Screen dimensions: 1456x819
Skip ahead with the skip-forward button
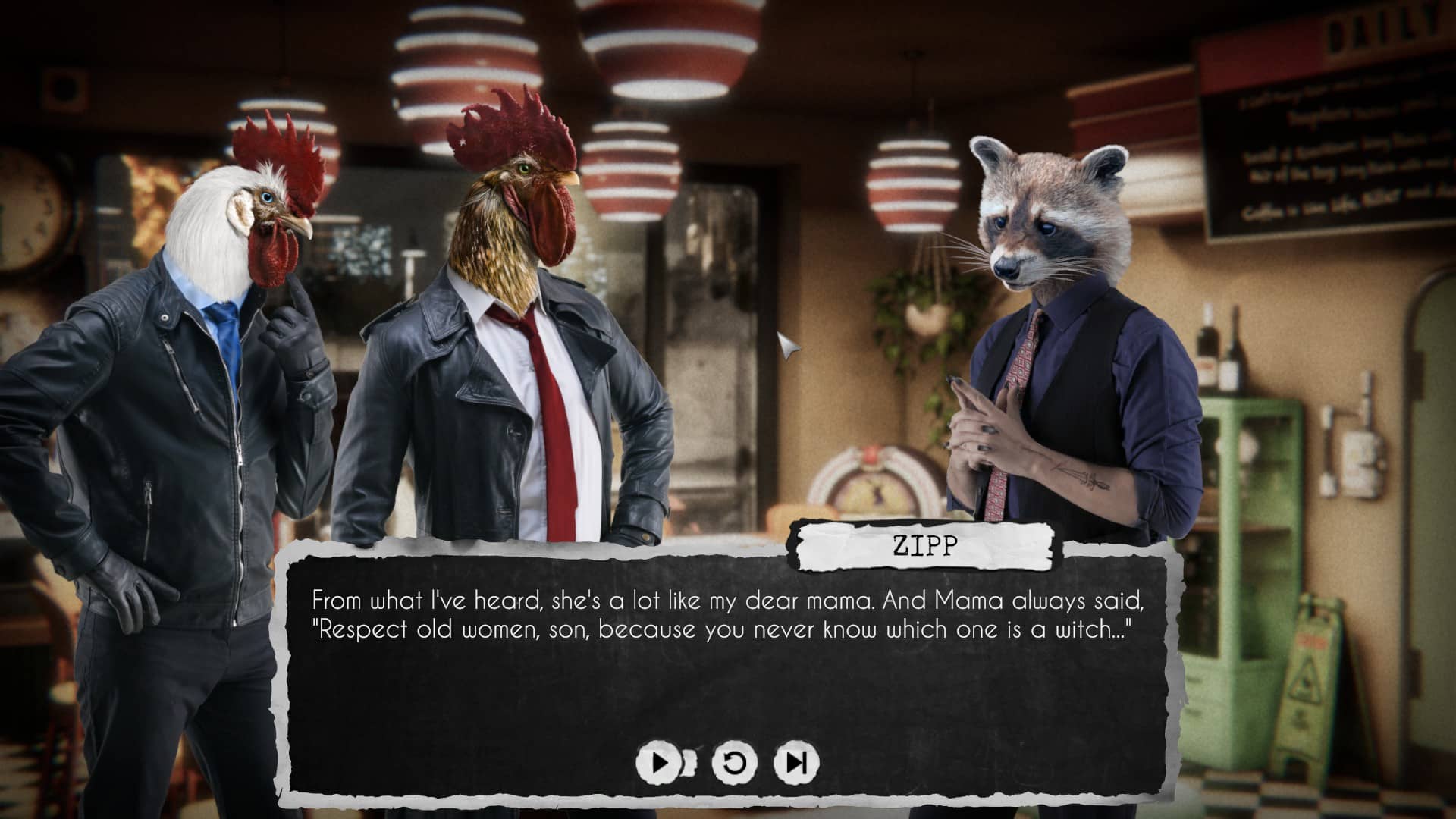(796, 762)
